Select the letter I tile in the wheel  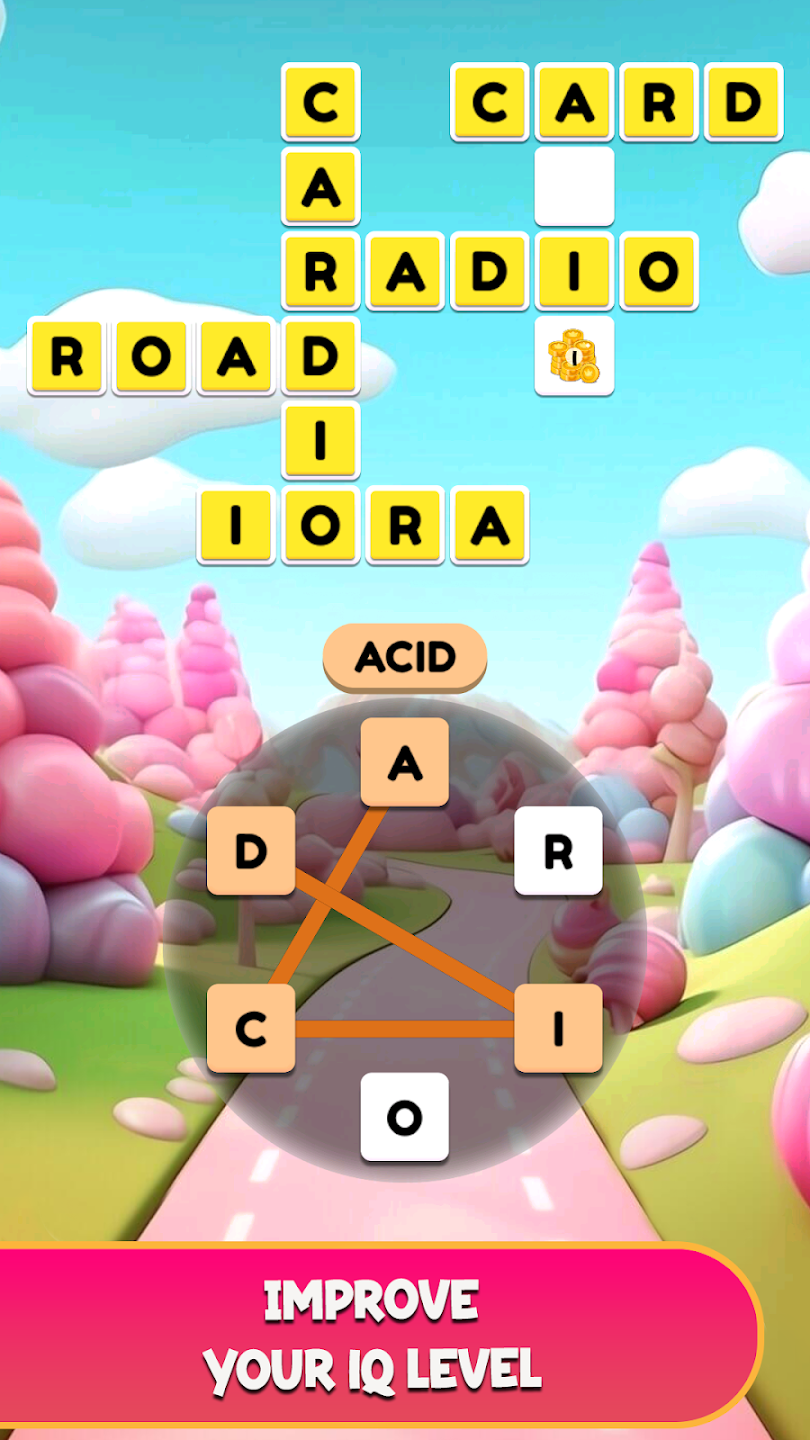pos(558,1028)
